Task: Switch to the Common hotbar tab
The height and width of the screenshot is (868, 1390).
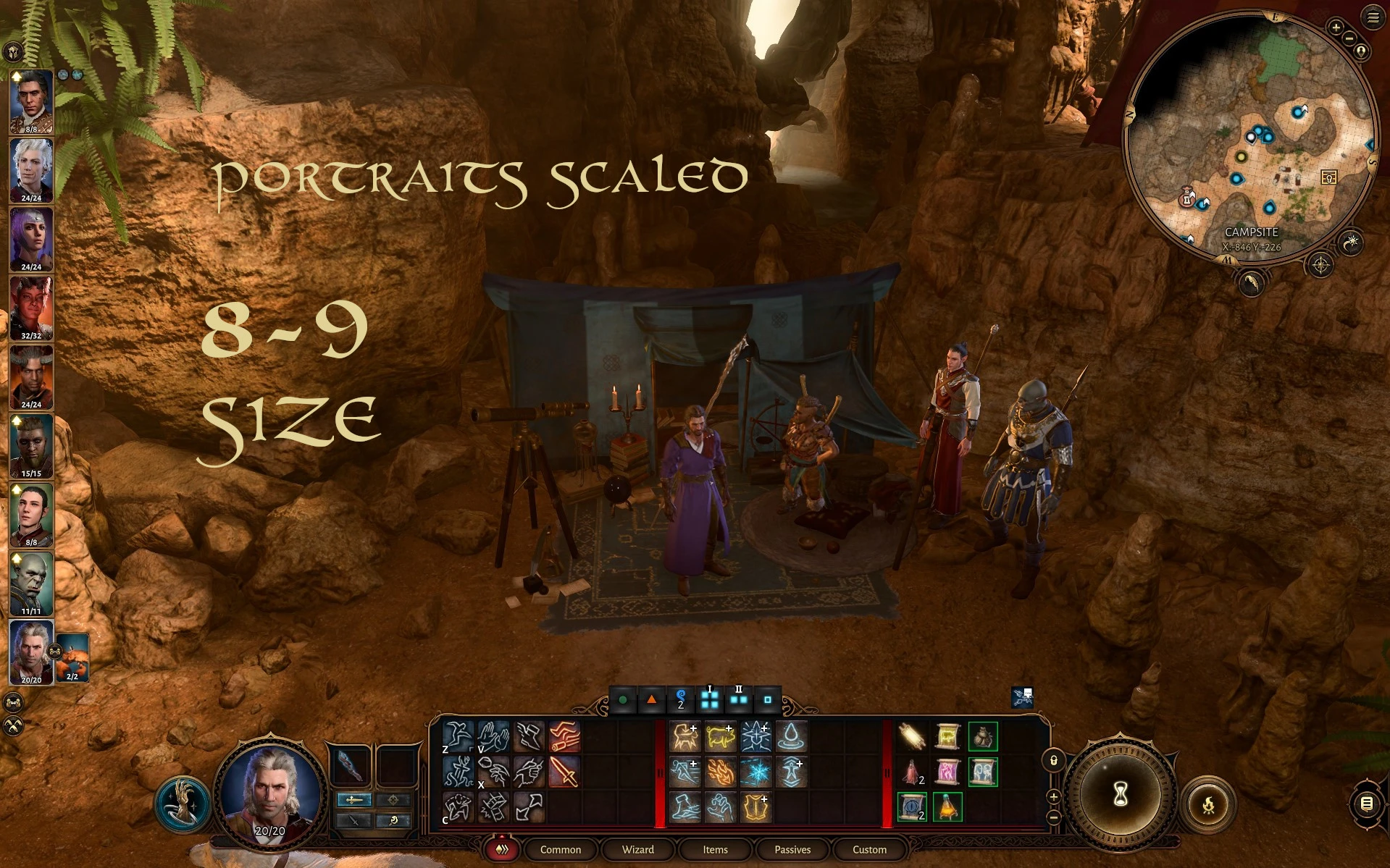Action: tap(560, 849)
